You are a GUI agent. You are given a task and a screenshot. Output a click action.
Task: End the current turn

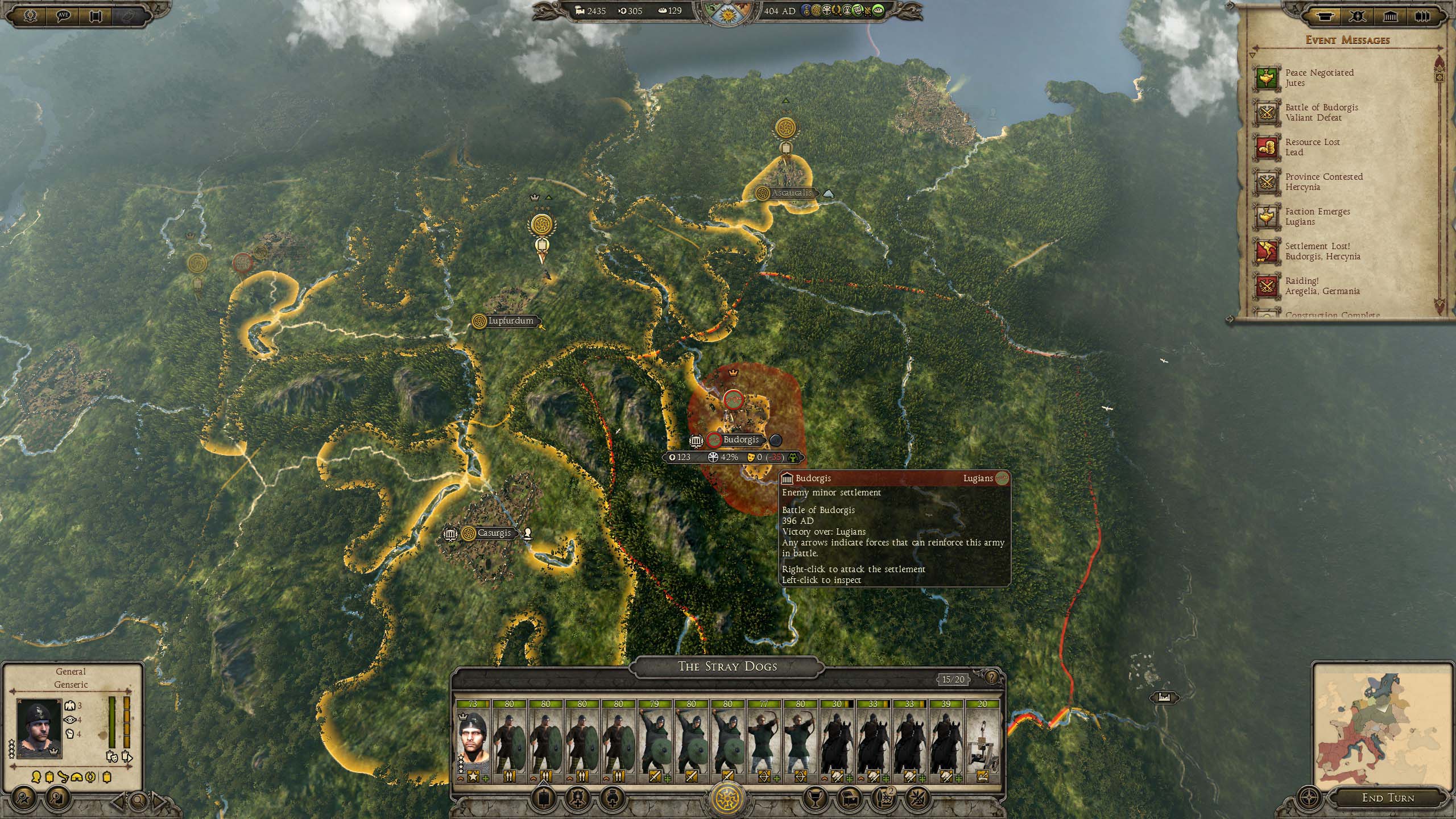(x=1387, y=797)
